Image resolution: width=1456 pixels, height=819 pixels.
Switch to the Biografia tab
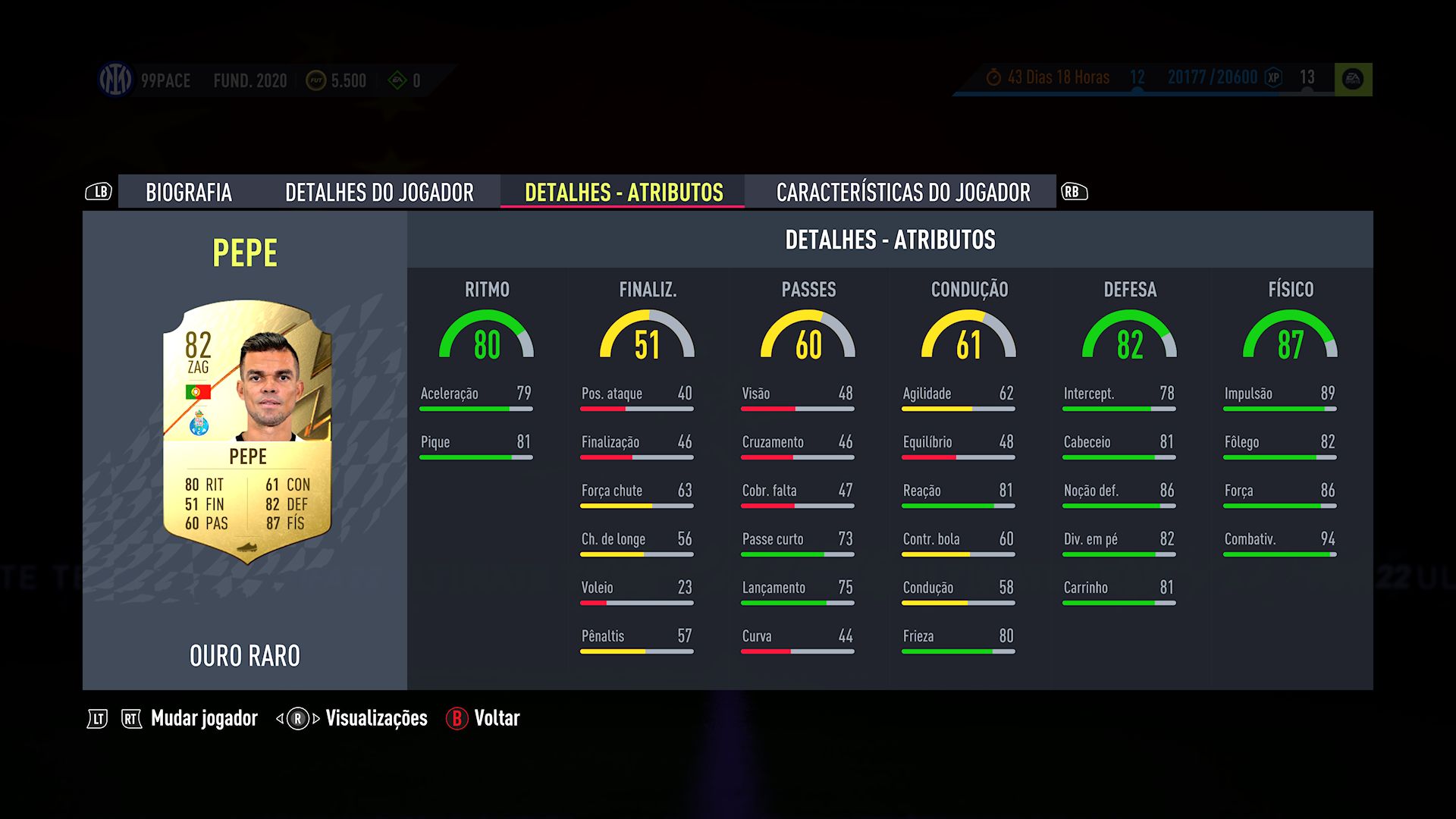(x=190, y=193)
